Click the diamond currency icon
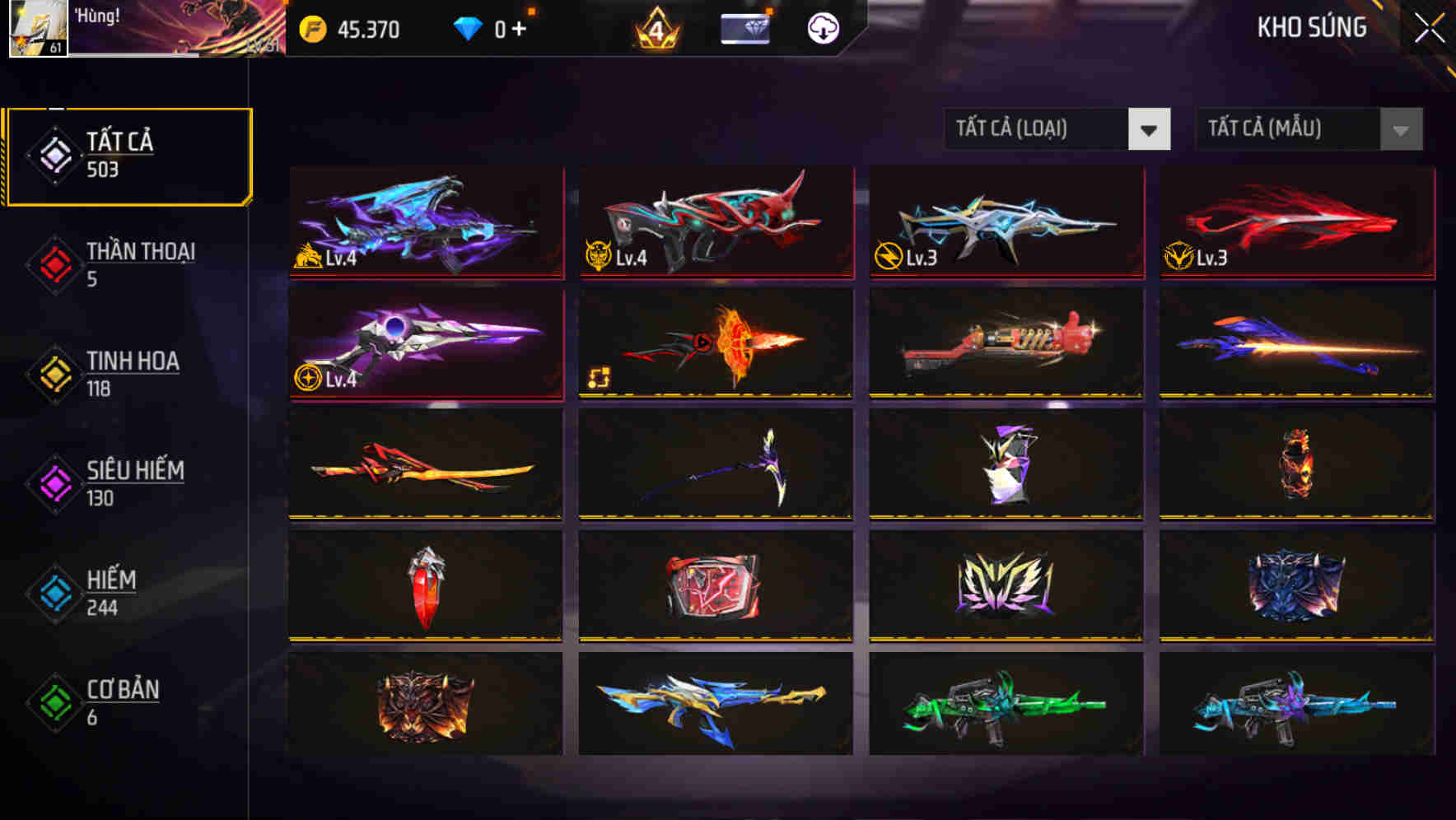Screen dimensions: 1456x820 click(x=468, y=30)
